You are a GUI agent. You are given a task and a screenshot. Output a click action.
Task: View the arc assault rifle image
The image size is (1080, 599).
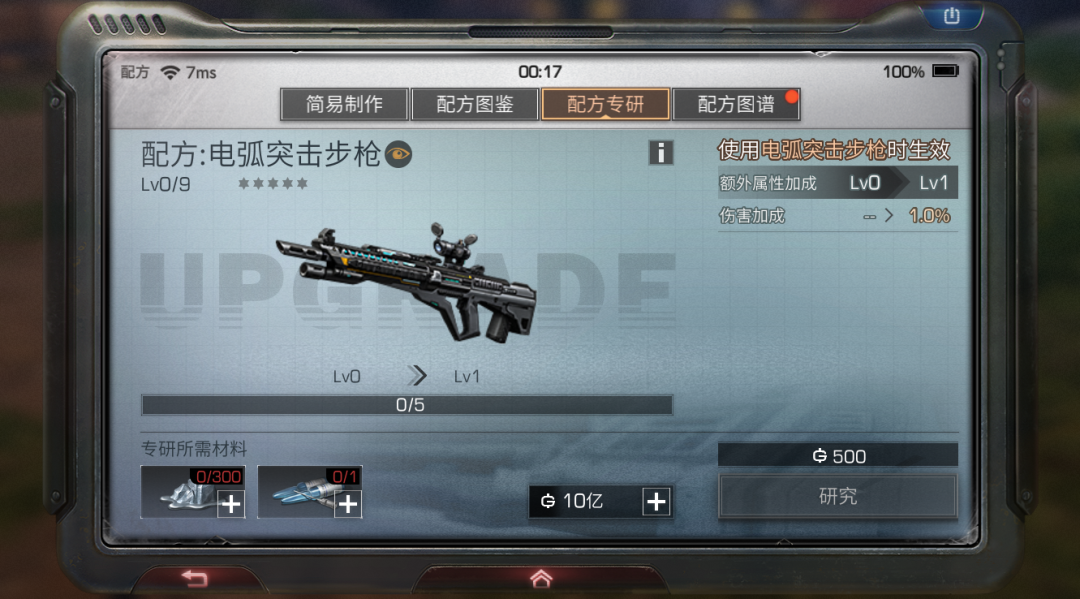pos(407,280)
